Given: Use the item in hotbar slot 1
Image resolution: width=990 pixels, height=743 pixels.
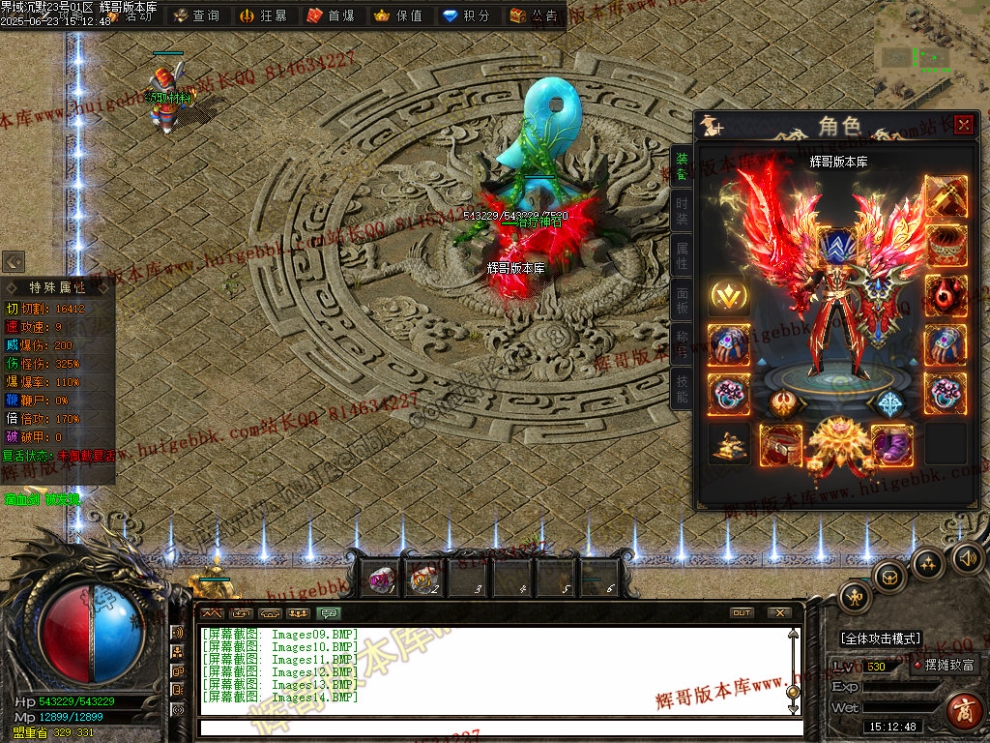Looking at the screenshot, I should point(381,578).
